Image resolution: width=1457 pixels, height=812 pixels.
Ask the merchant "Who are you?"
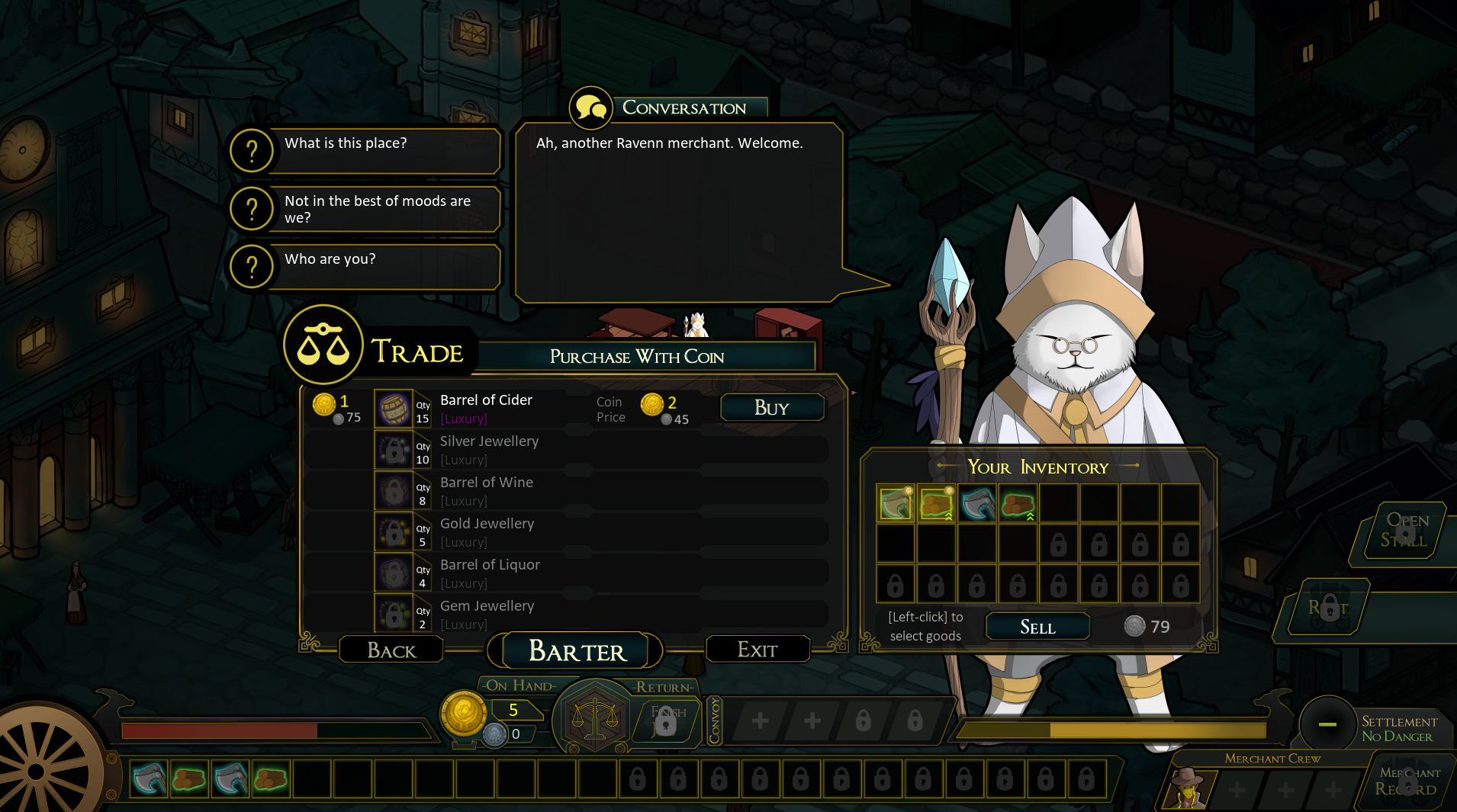[x=366, y=266]
